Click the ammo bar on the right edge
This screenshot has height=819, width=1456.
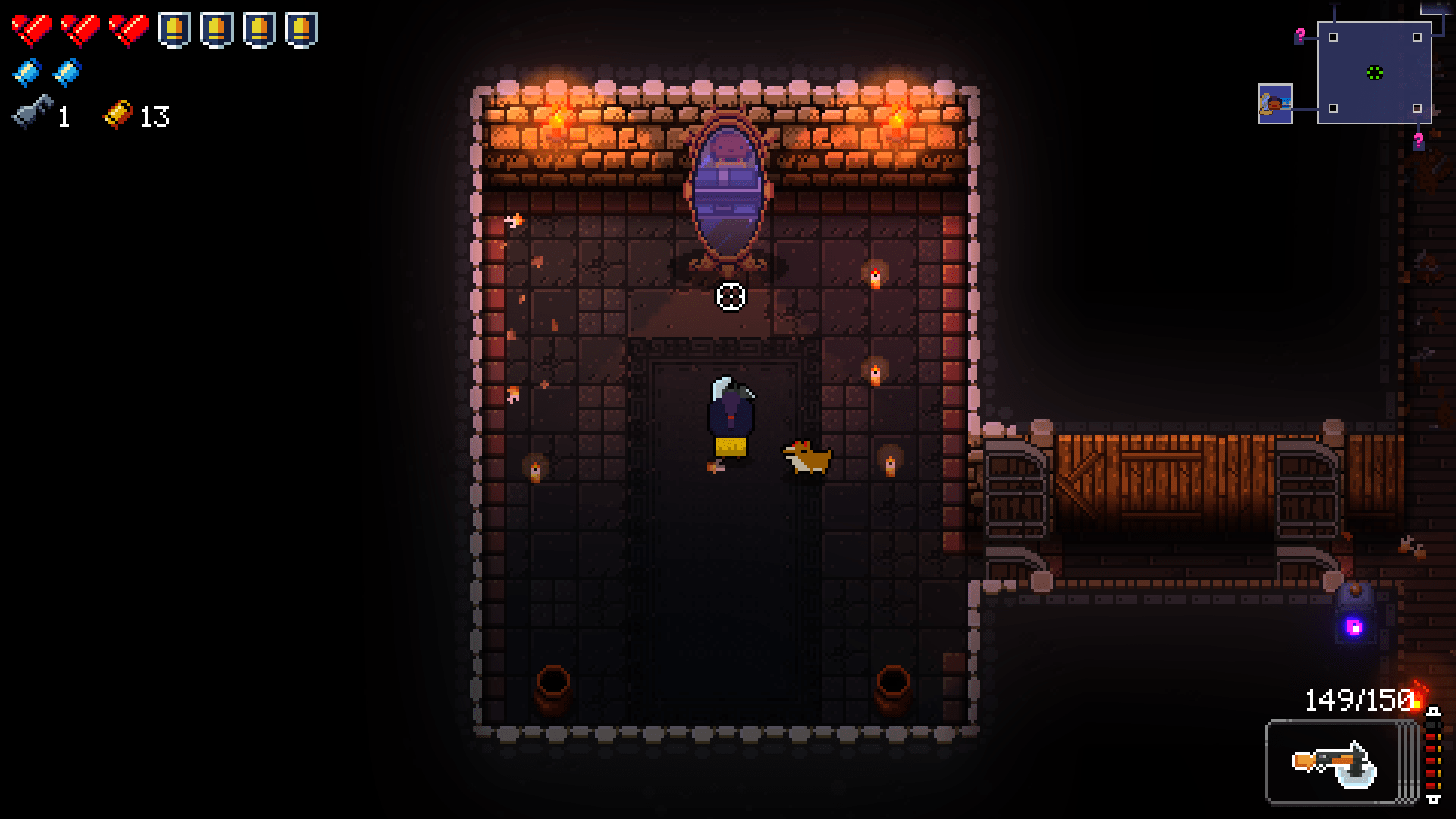tap(1433, 751)
